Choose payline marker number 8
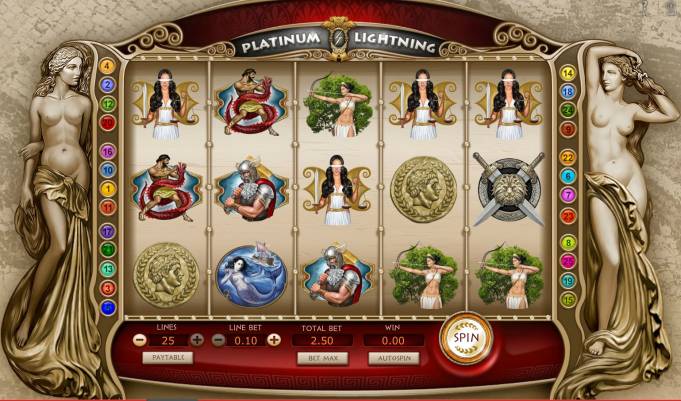Image resolution: width=681 pixels, height=401 pixels. pyautogui.click(x=568, y=242)
